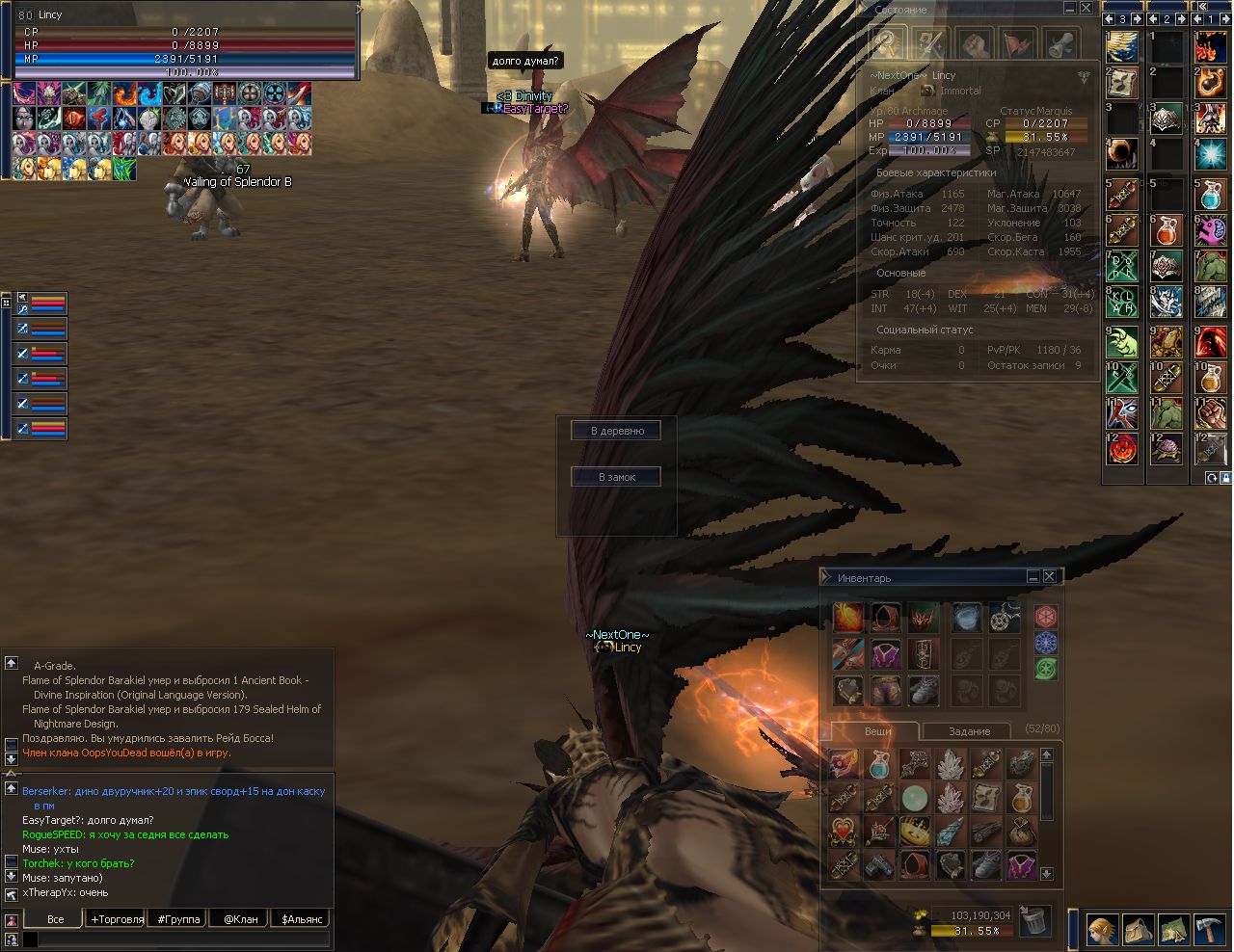Open the map icon in the bottom menu
The image size is (1234, 952).
pos(1173,930)
